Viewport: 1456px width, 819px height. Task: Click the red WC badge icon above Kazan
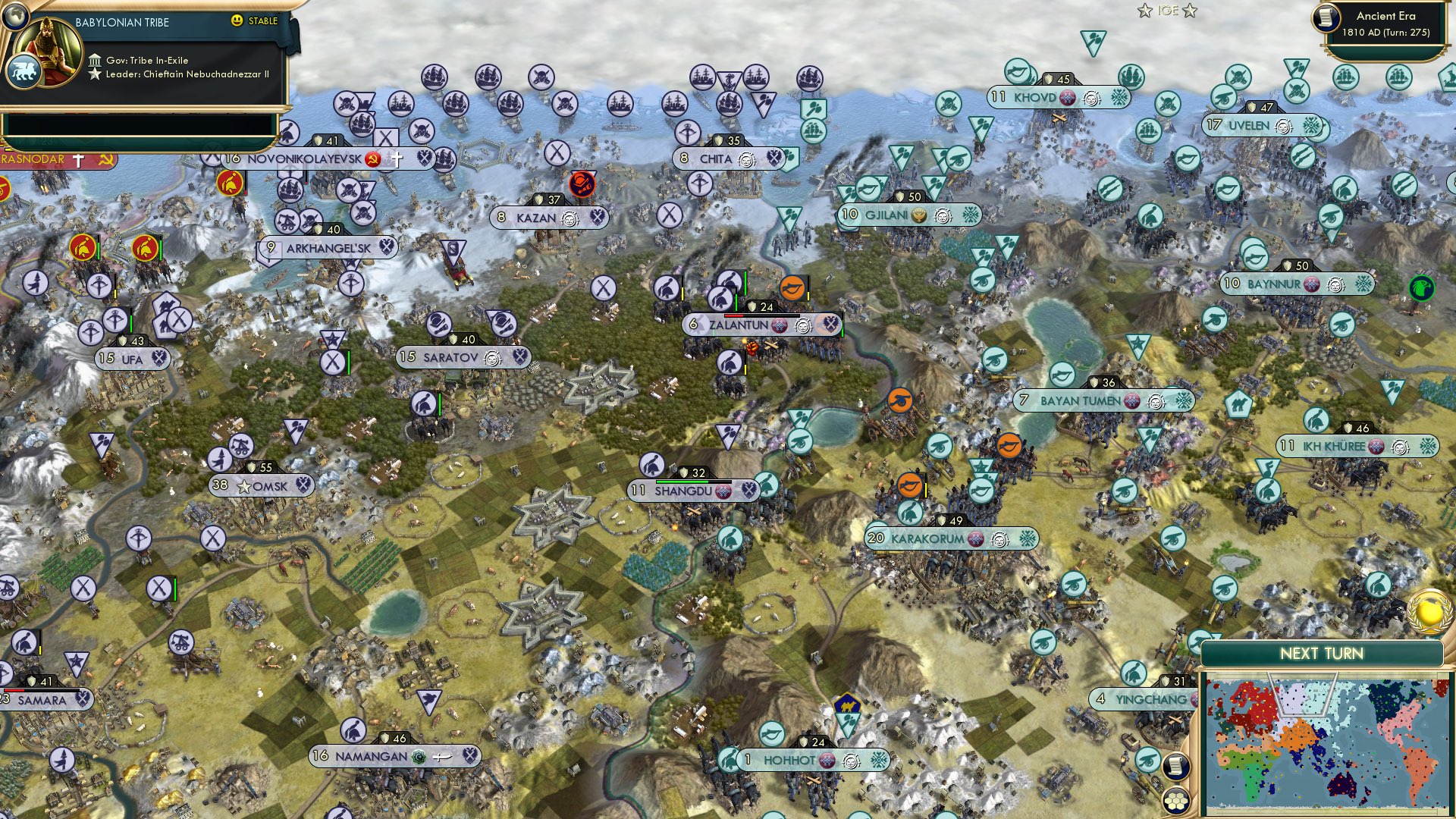tap(580, 182)
